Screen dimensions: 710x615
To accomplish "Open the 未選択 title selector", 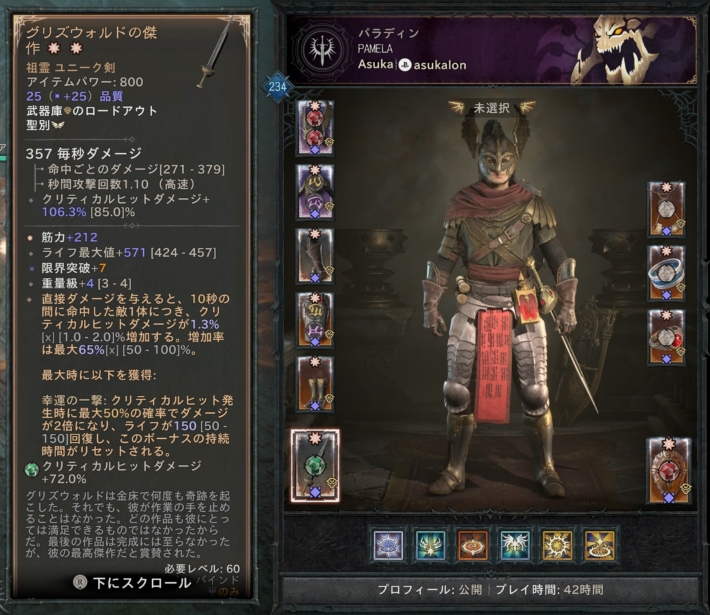I will tap(492, 107).
